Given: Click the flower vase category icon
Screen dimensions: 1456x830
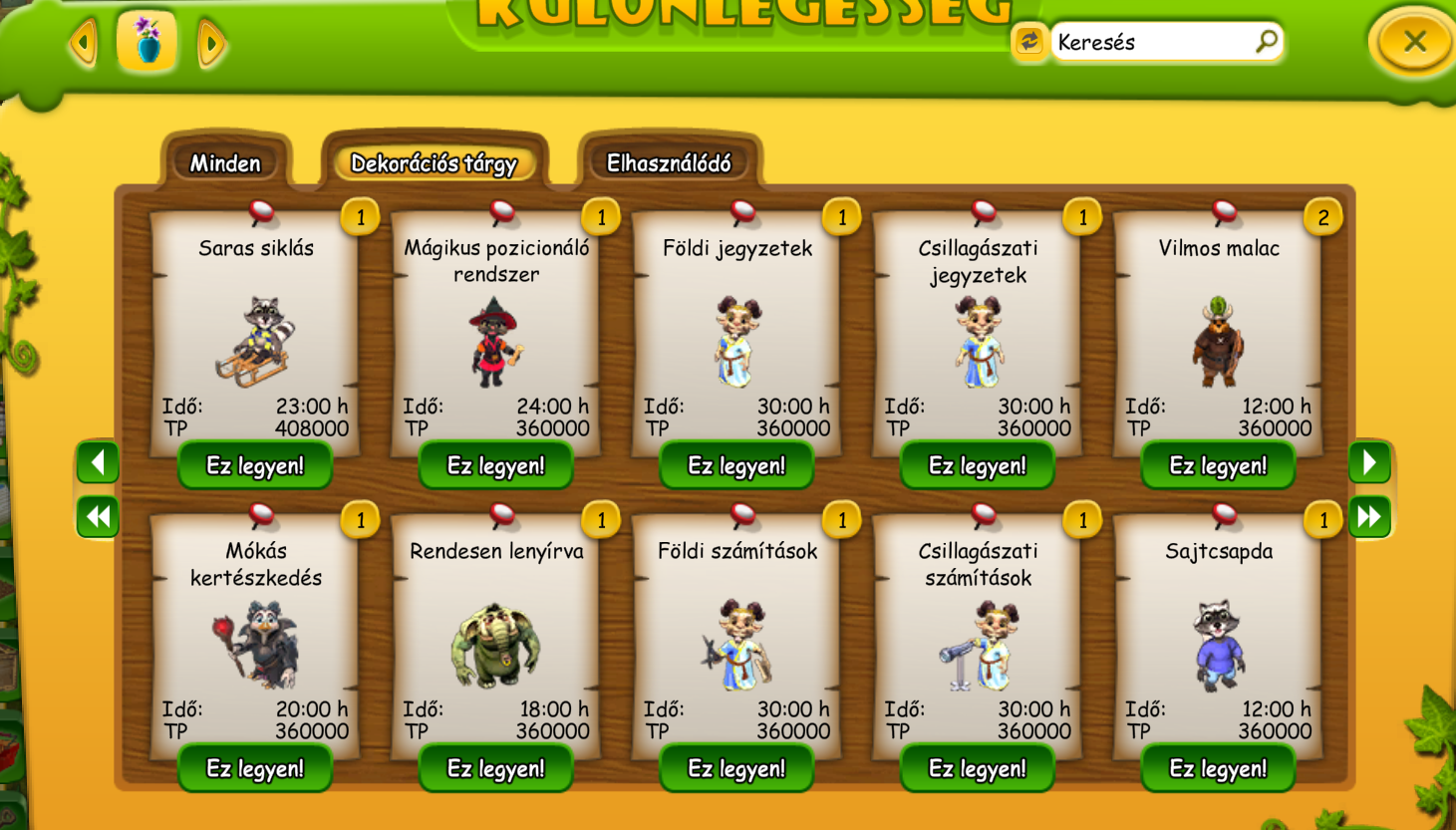Looking at the screenshot, I should click(147, 42).
